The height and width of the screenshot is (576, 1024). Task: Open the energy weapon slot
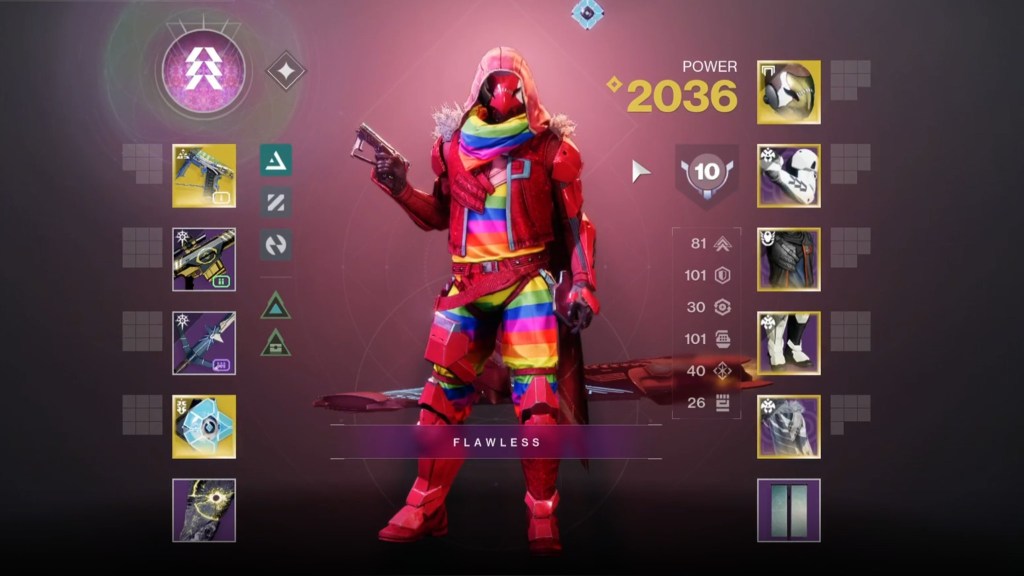[x=204, y=259]
